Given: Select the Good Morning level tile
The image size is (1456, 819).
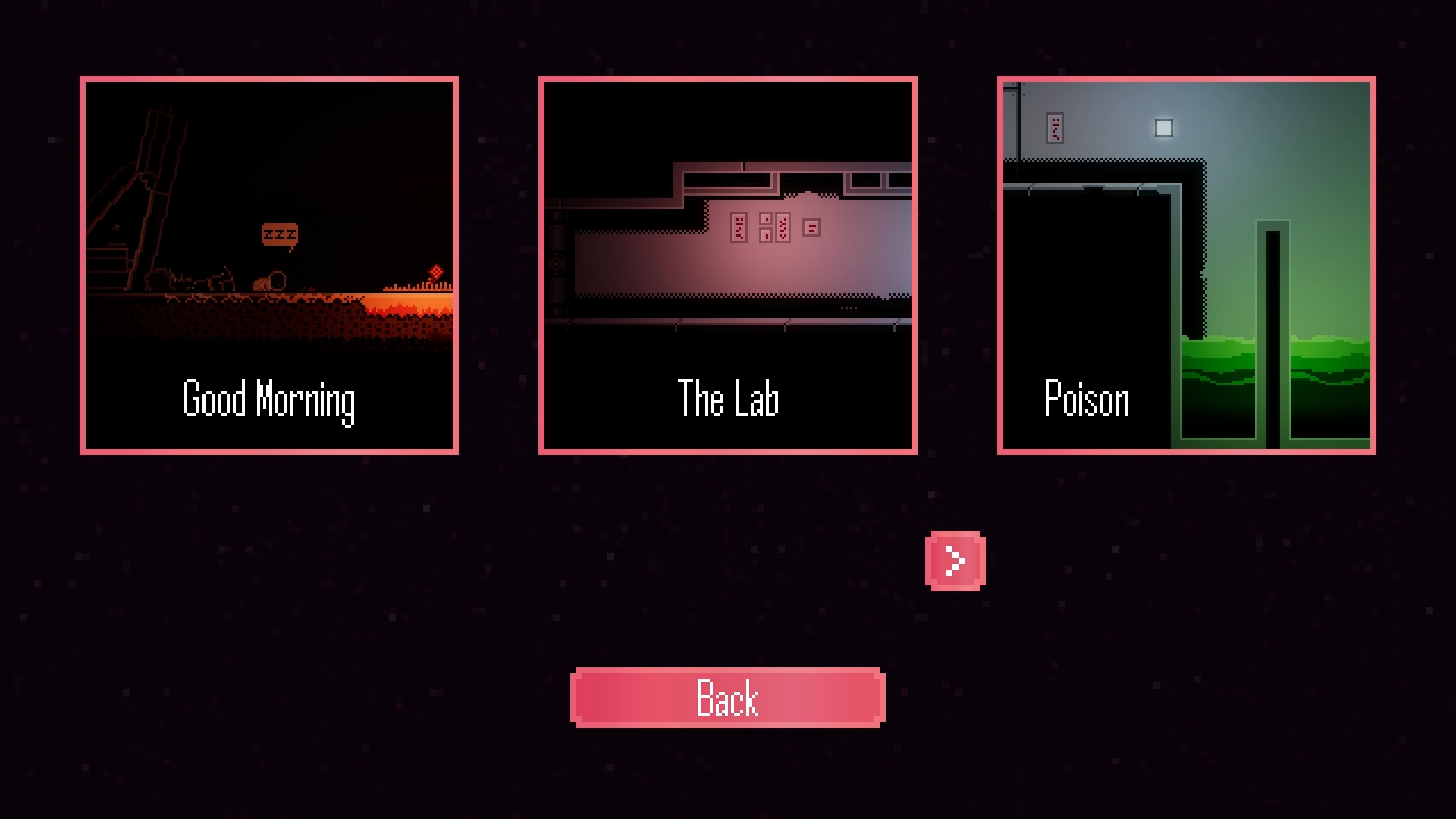Looking at the screenshot, I should tap(269, 265).
